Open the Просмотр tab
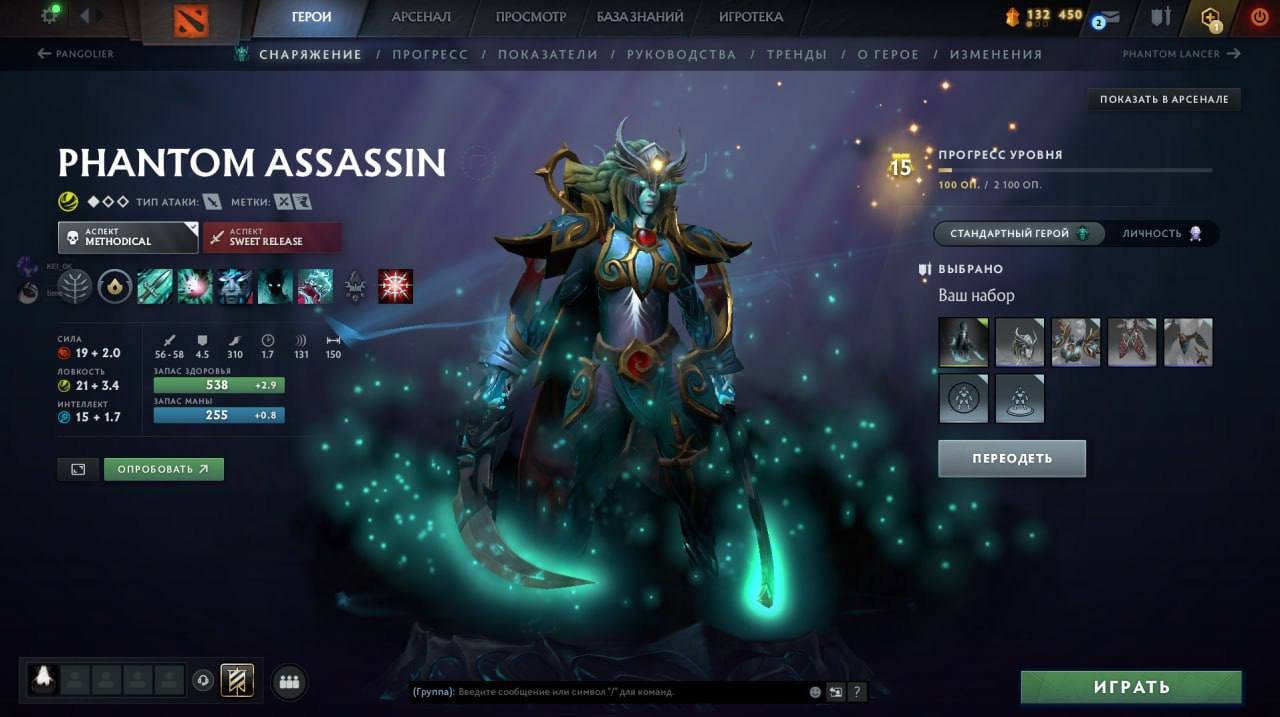Screen dimensions: 1280x717 click(531, 17)
